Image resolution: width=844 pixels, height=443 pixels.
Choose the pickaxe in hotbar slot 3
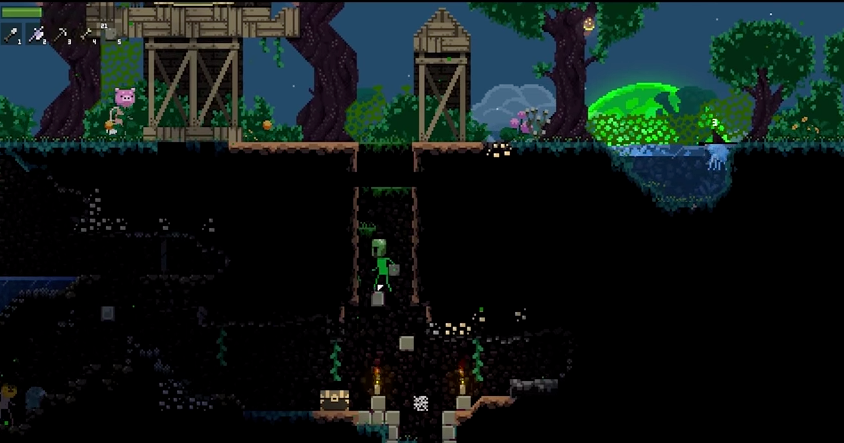[x=63, y=35]
